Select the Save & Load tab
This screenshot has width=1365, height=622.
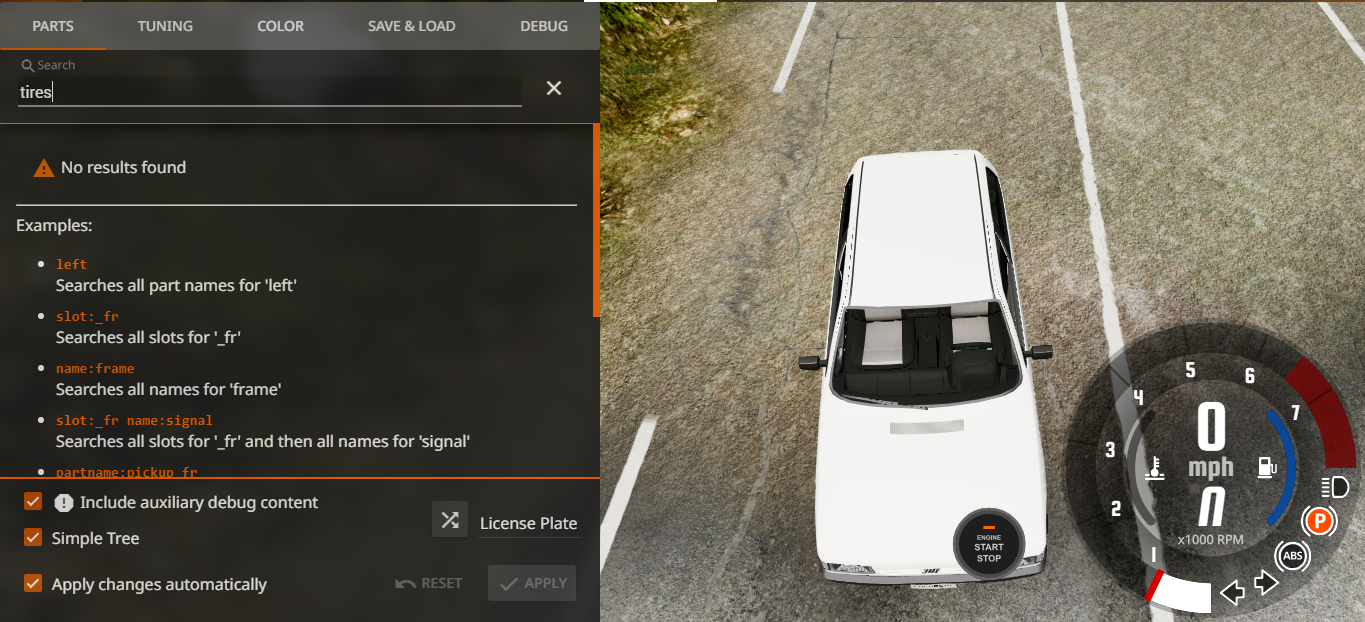(412, 26)
